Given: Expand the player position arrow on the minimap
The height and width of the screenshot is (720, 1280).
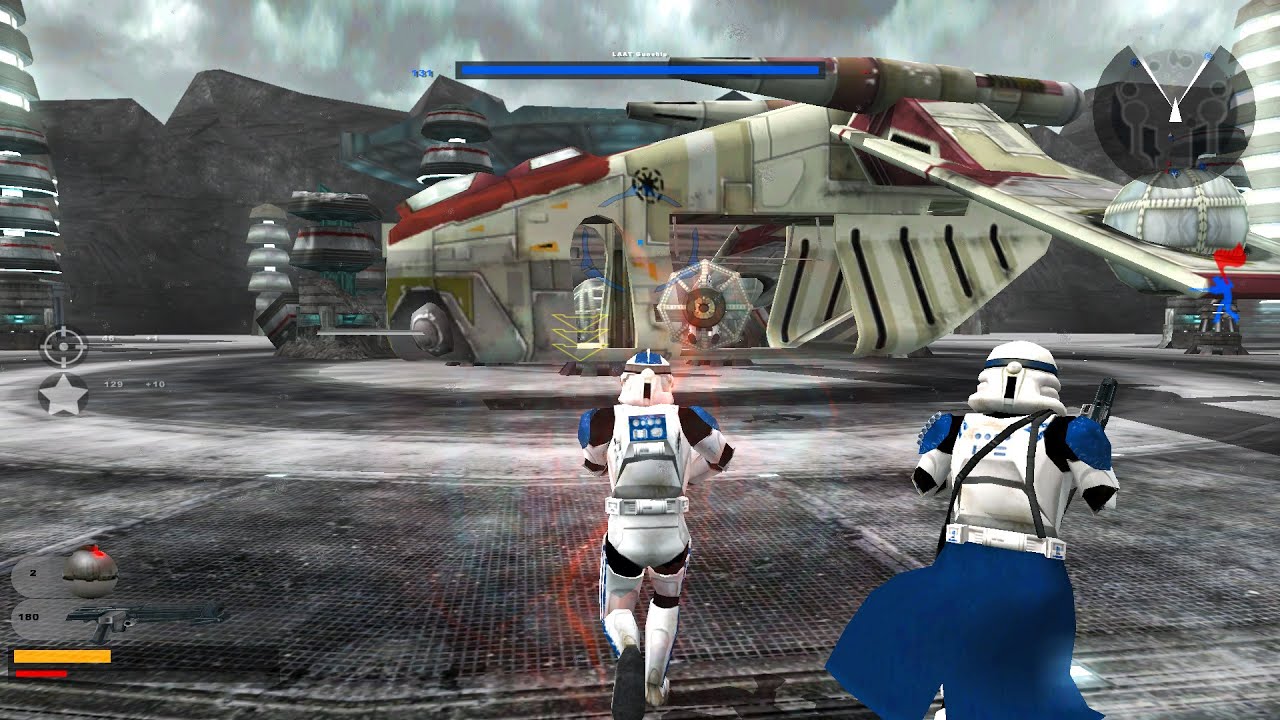Looking at the screenshot, I should click(1175, 112).
